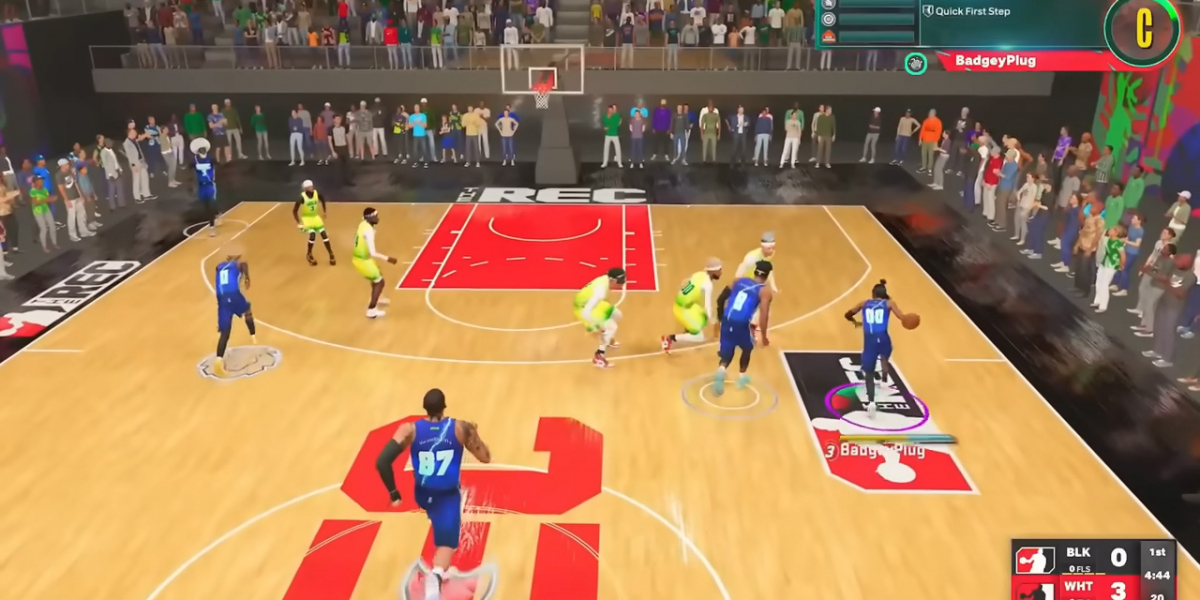Open the BadgeyPlug name banner
The image size is (1200, 600).
click(x=1010, y=61)
